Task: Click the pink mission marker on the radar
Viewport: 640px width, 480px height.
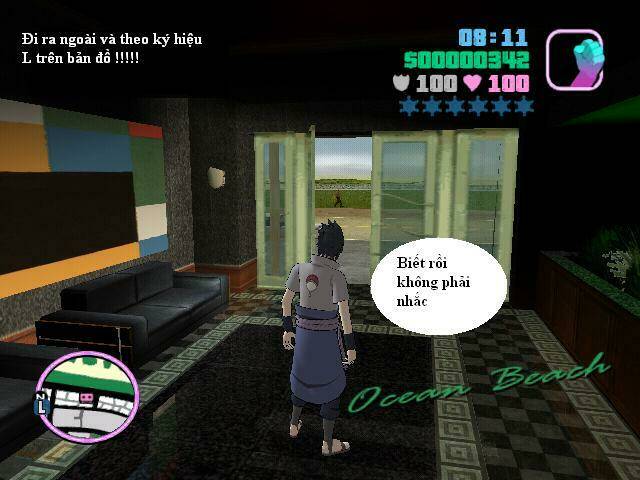Action: pyautogui.click(x=85, y=398)
